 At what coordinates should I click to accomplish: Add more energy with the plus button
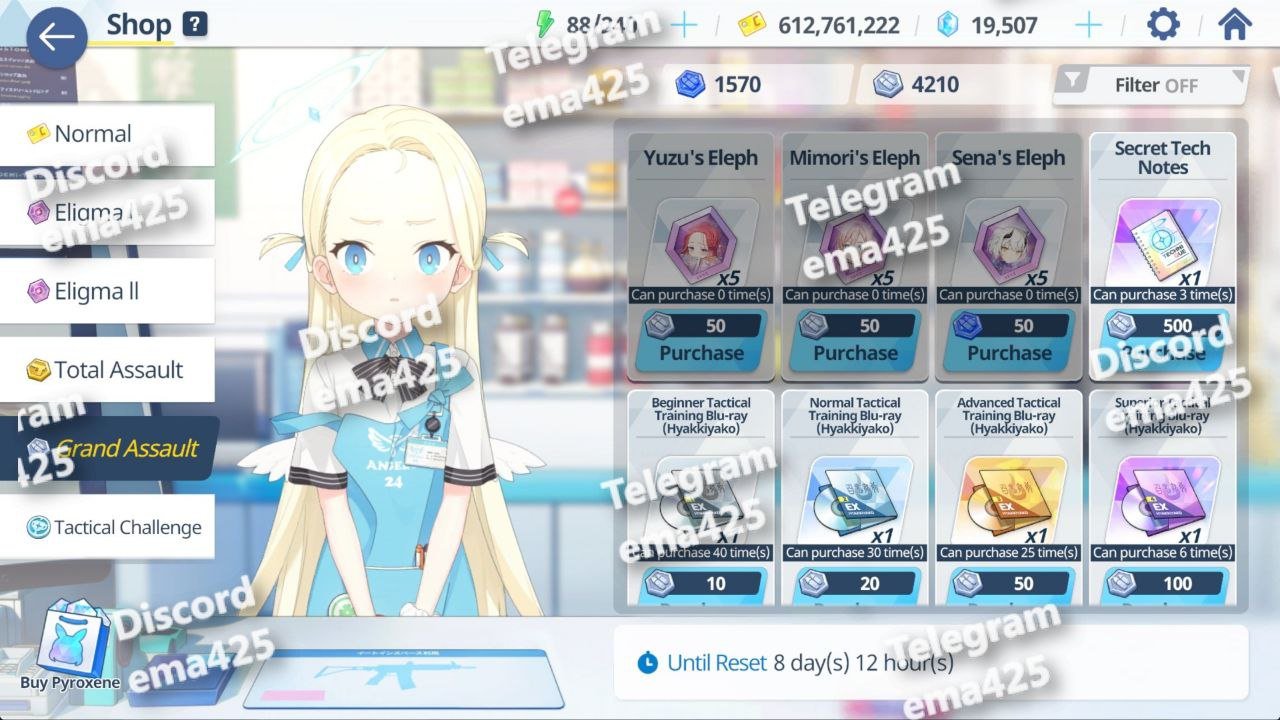point(684,25)
